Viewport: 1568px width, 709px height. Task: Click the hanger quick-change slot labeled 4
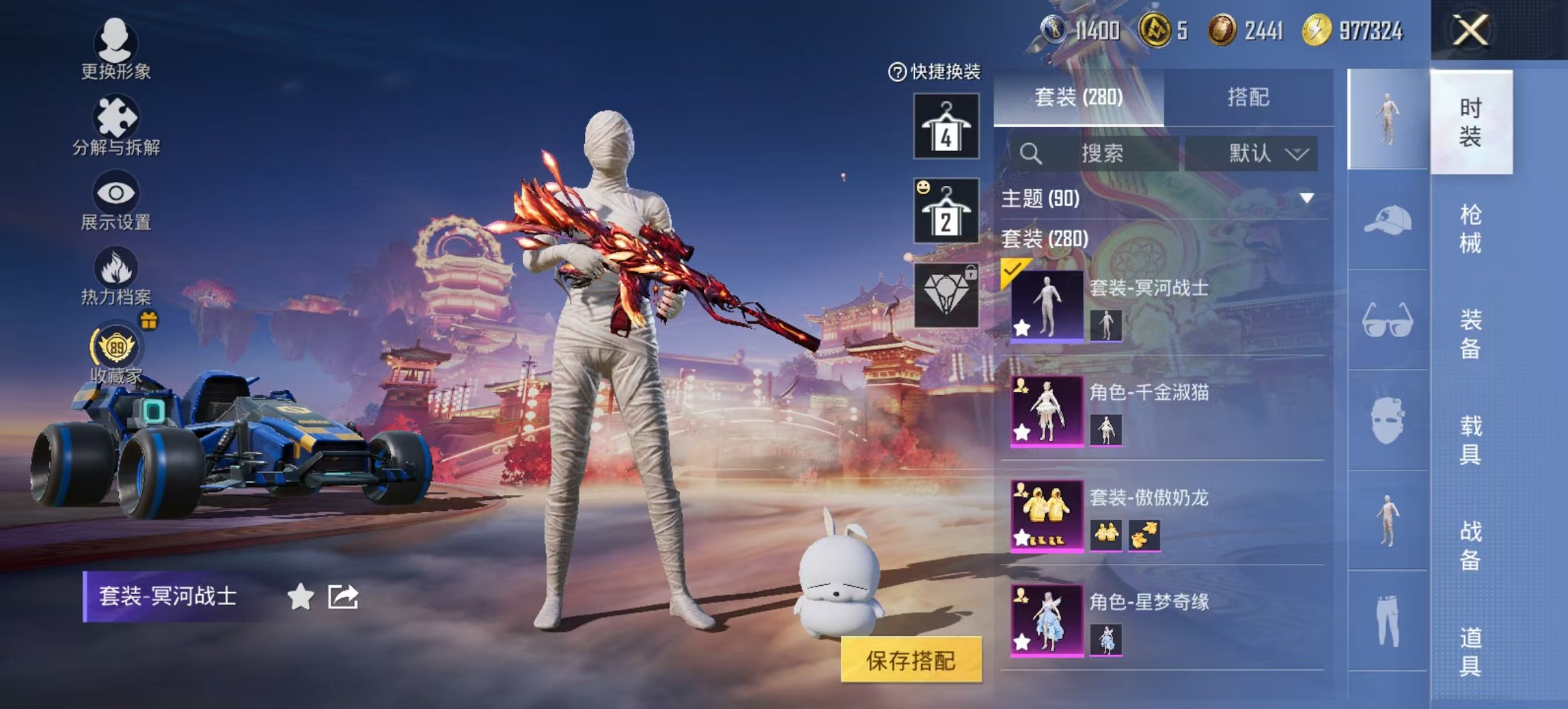pos(945,126)
